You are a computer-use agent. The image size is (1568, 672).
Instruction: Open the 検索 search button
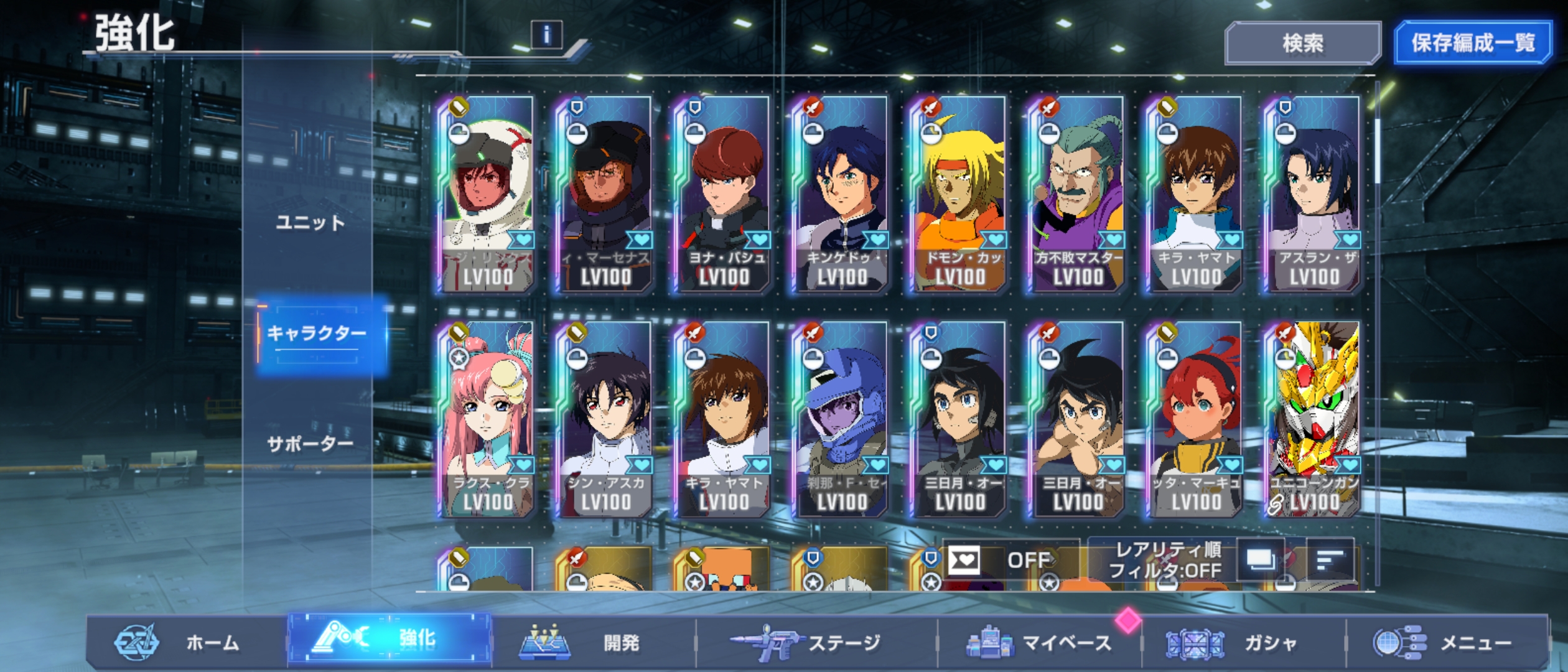1302,43
